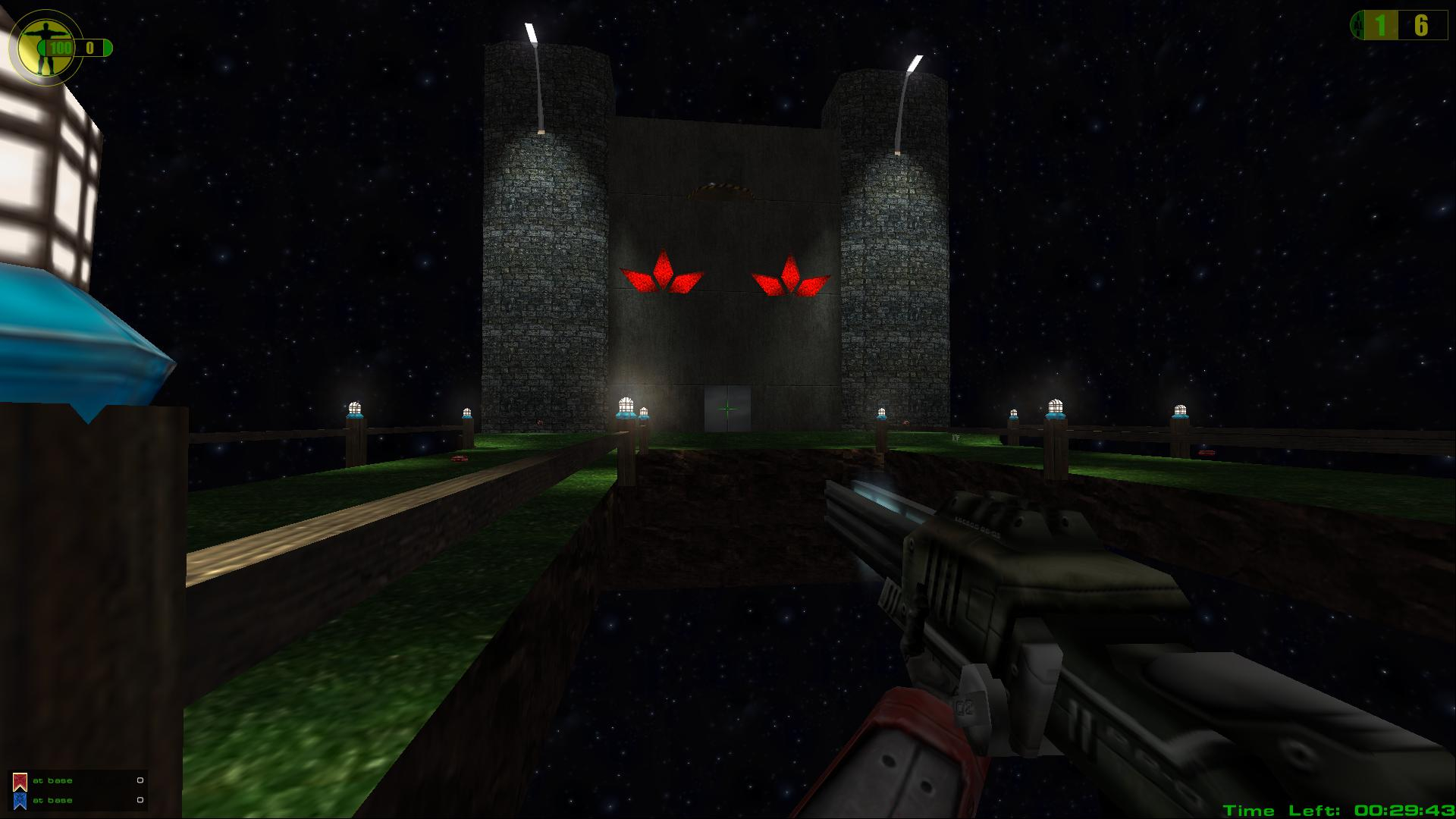Click the blue flag status icon
The width and height of the screenshot is (1456, 819).
[20, 801]
